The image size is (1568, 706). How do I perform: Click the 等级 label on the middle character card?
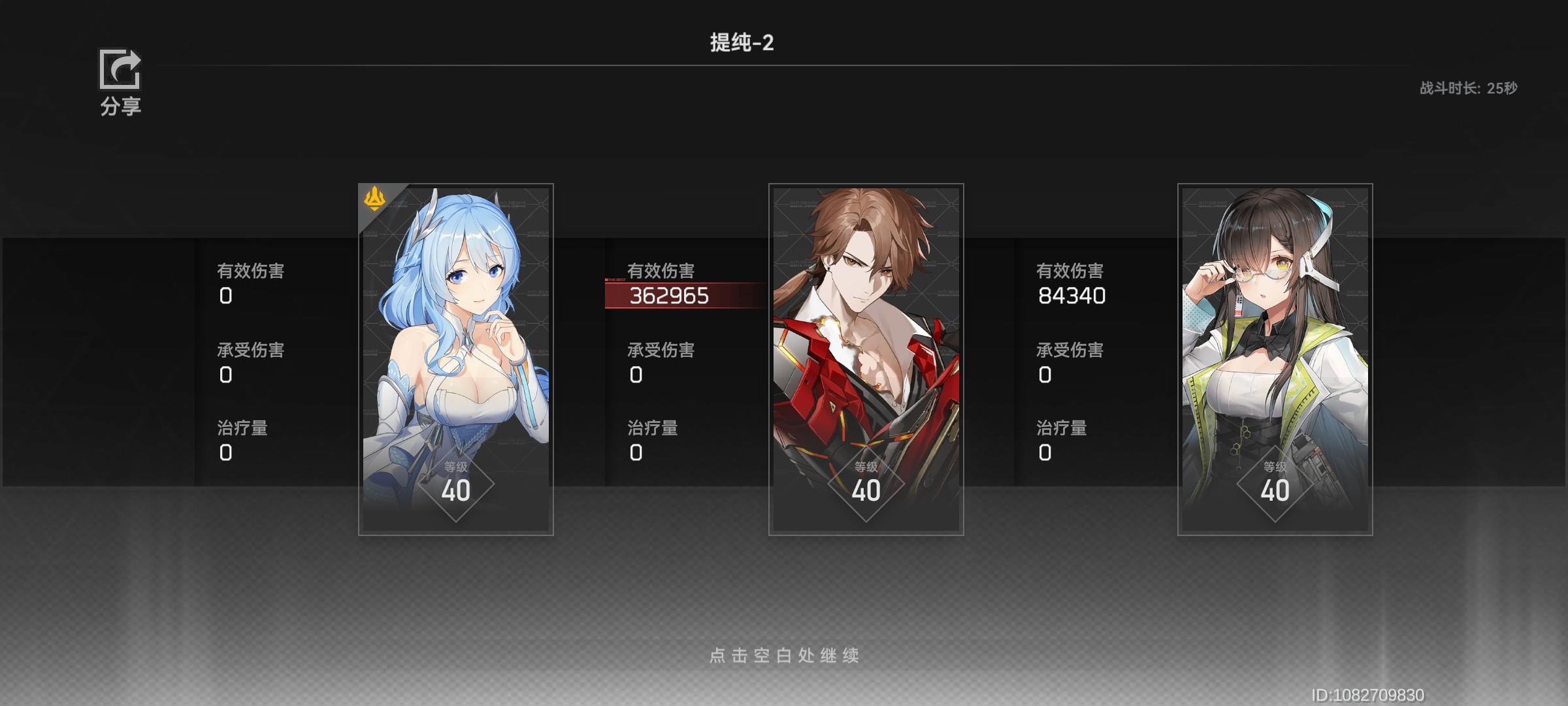pos(867,467)
